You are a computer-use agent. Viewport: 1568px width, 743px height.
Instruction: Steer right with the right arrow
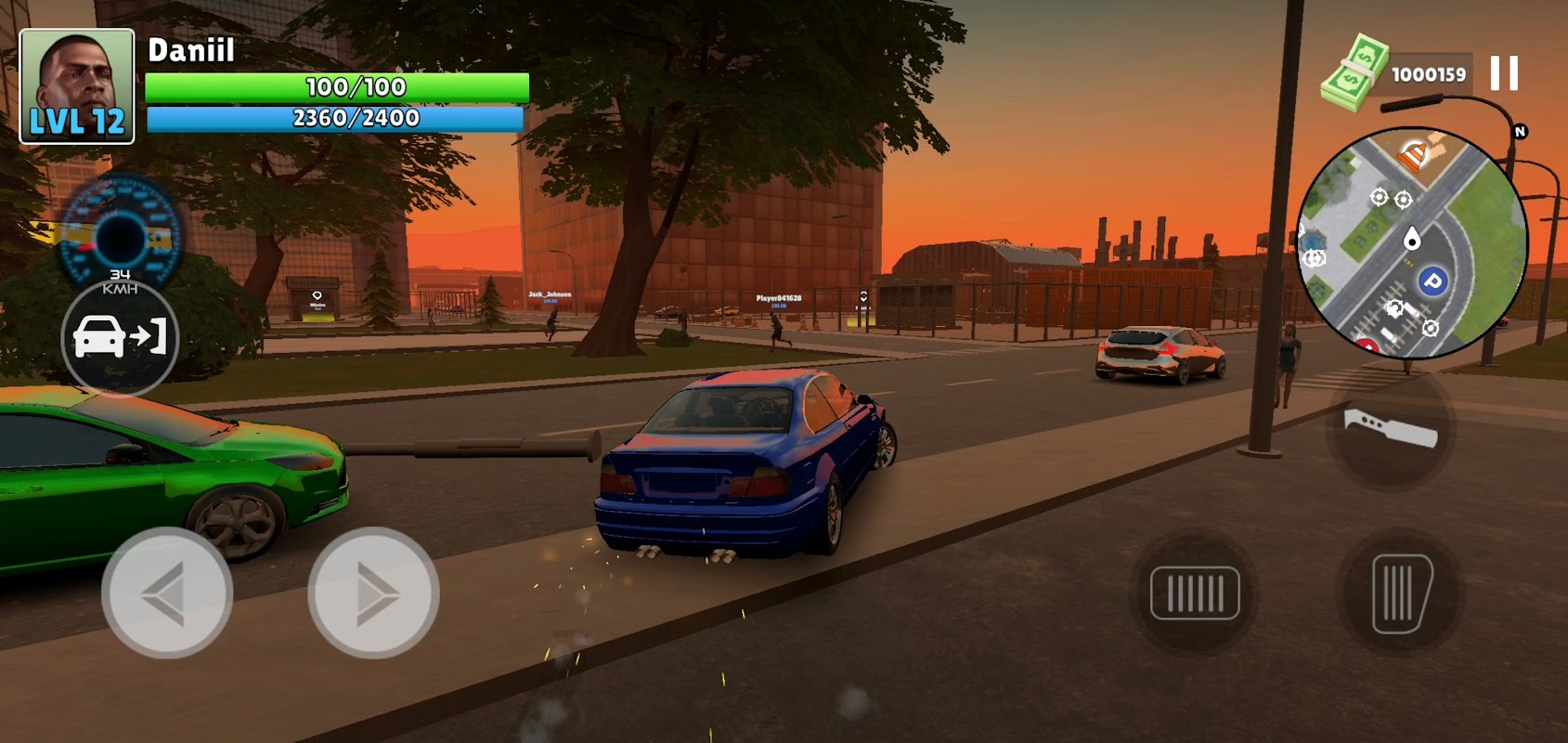[373, 593]
